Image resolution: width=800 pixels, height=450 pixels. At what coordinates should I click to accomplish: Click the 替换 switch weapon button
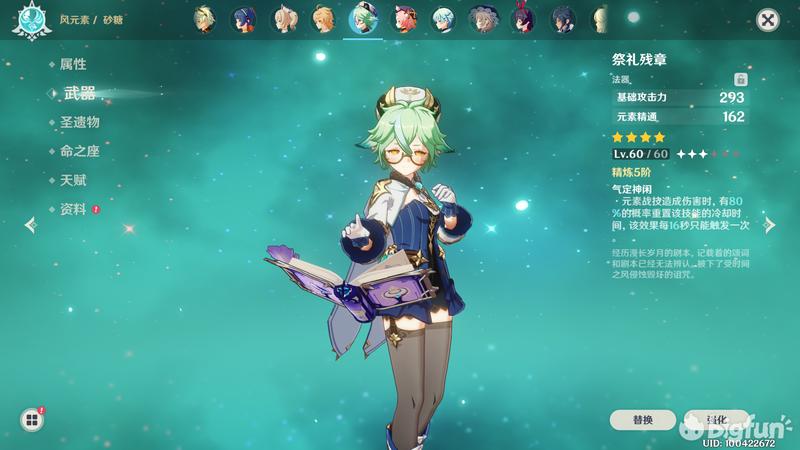click(643, 420)
